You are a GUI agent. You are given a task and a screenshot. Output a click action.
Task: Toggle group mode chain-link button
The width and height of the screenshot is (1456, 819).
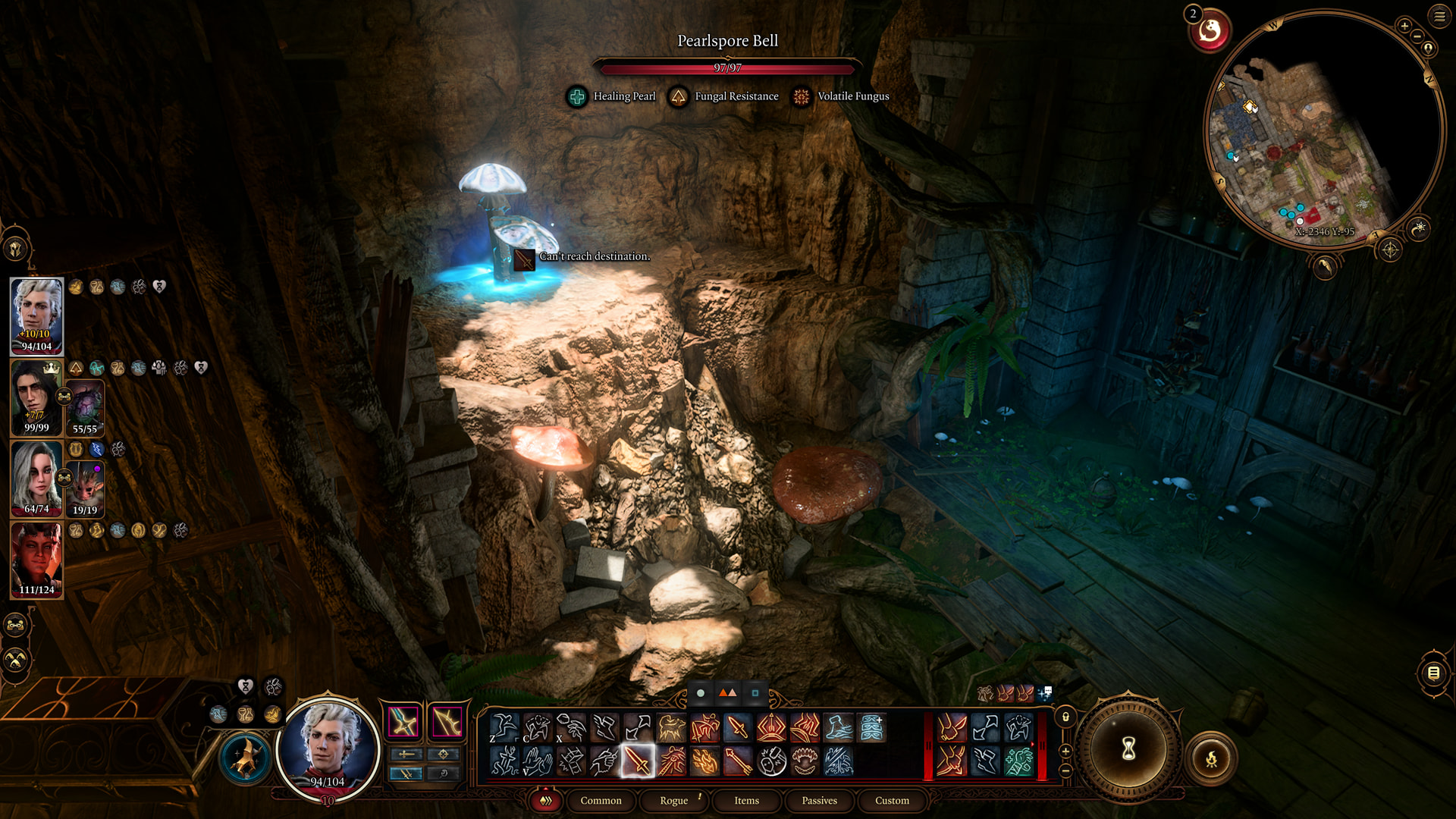tap(16, 626)
